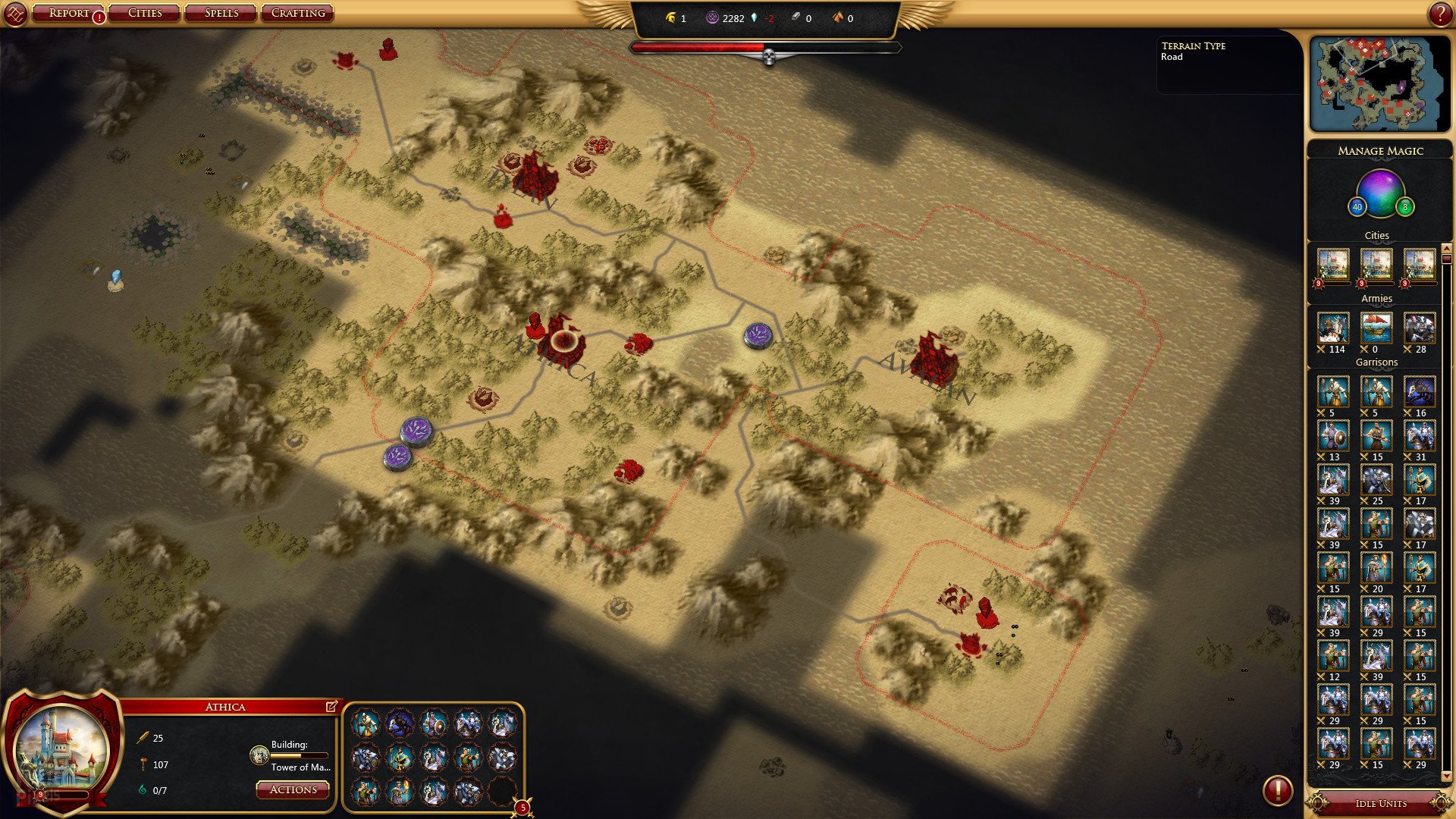The width and height of the screenshot is (1456, 819).
Task: Rename the city Athica with edit icon
Action: (x=331, y=707)
